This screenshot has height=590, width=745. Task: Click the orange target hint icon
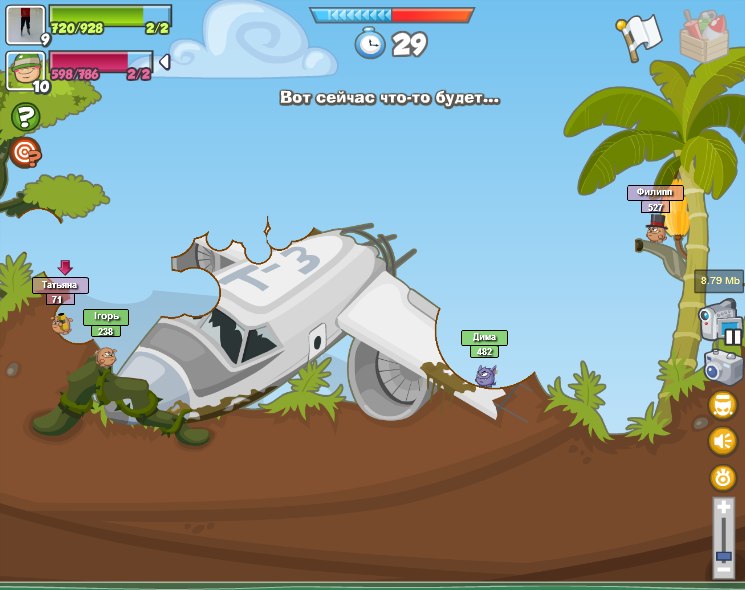(25, 152)
